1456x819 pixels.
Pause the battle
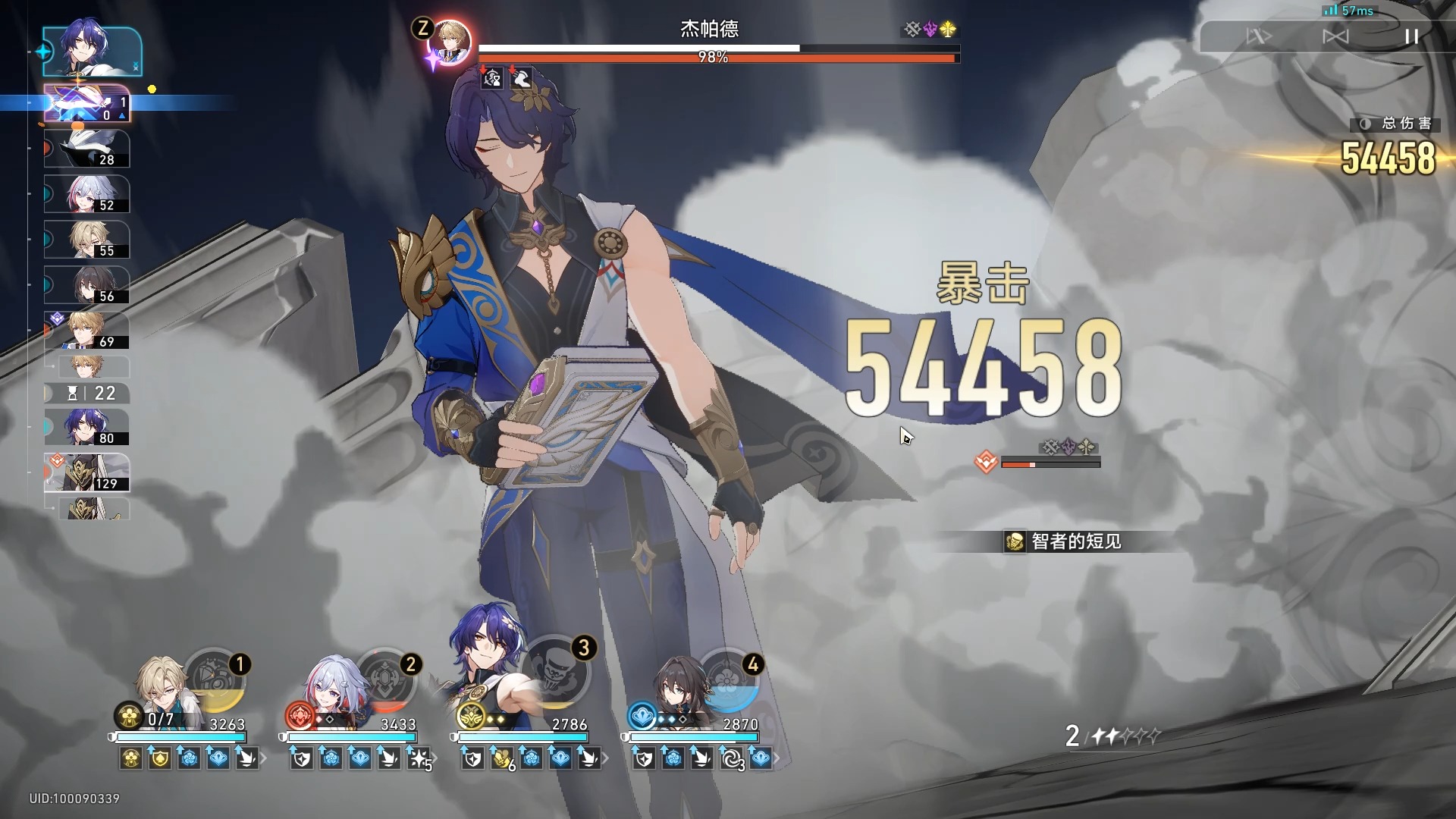(x=1410, y=36)
